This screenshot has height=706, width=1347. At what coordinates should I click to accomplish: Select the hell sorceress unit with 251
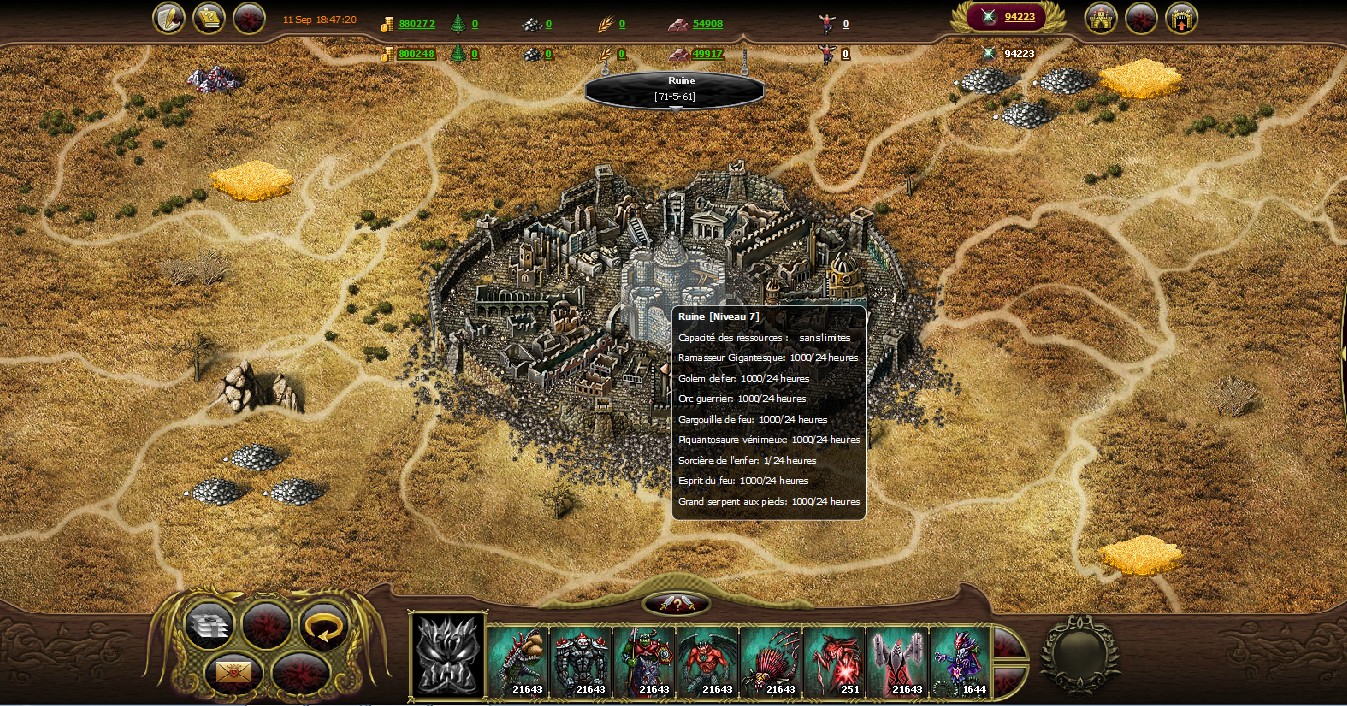point(834,661)
